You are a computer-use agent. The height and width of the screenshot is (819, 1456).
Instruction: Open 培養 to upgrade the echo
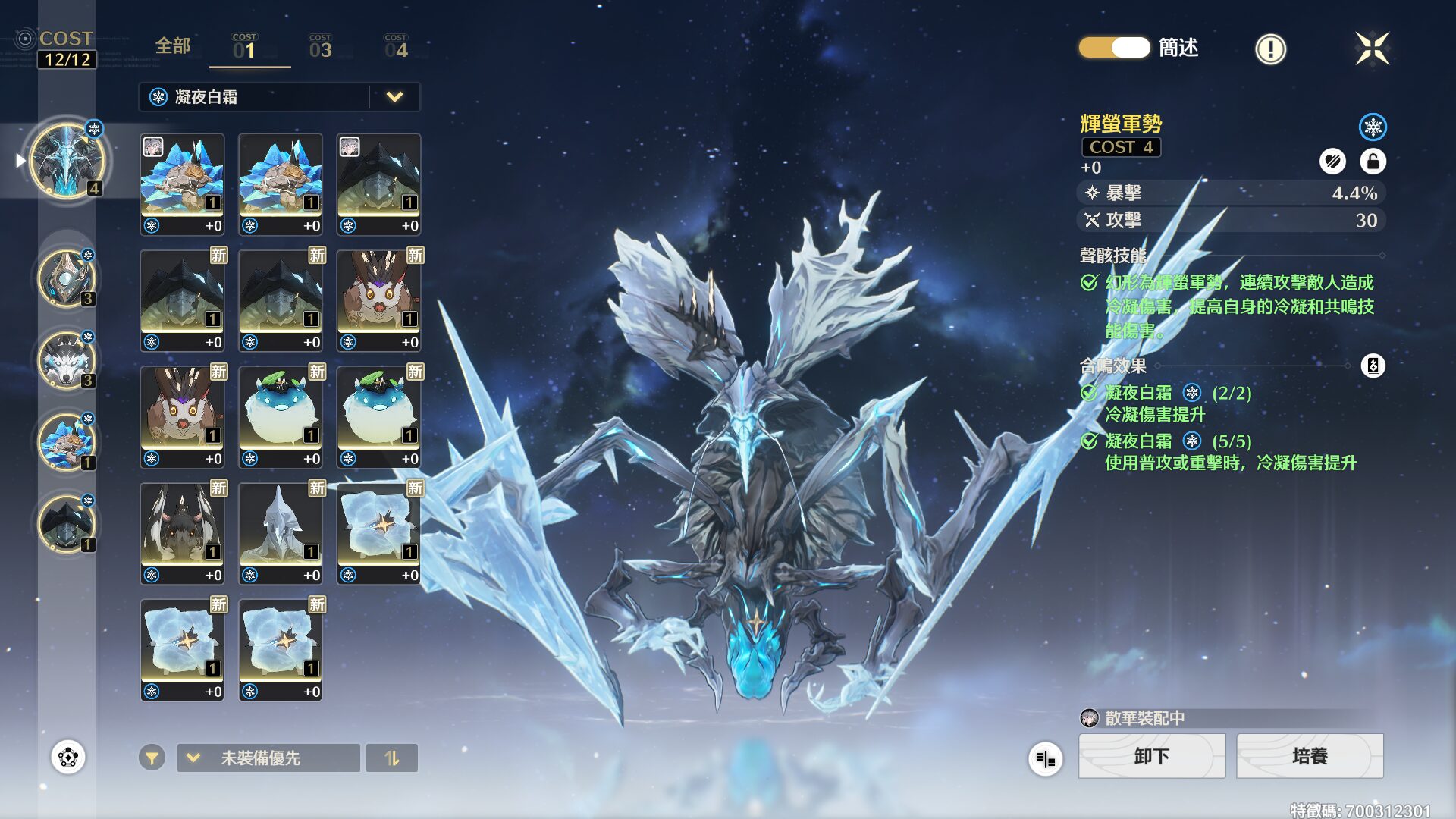tap(1310, 756)
